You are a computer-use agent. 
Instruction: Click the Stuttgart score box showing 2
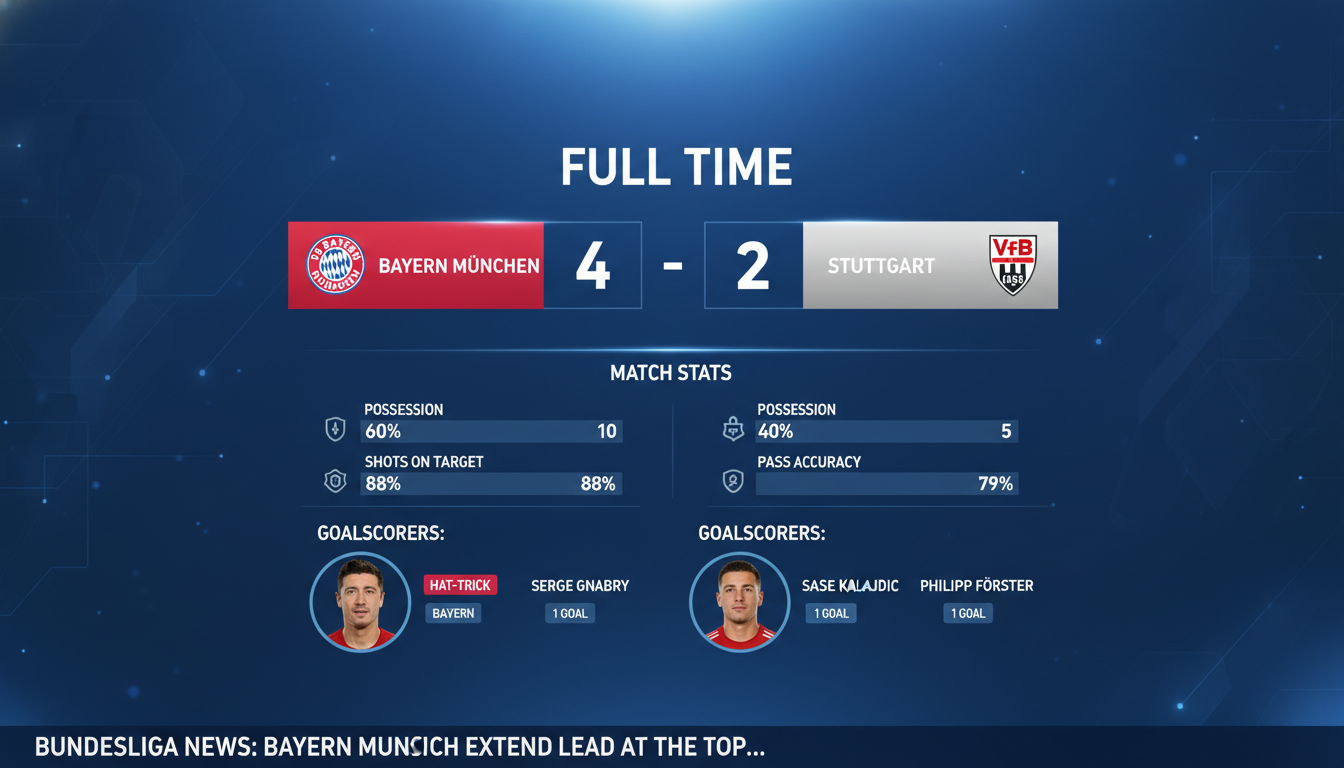pyautogui.click(x=753, y=264)
